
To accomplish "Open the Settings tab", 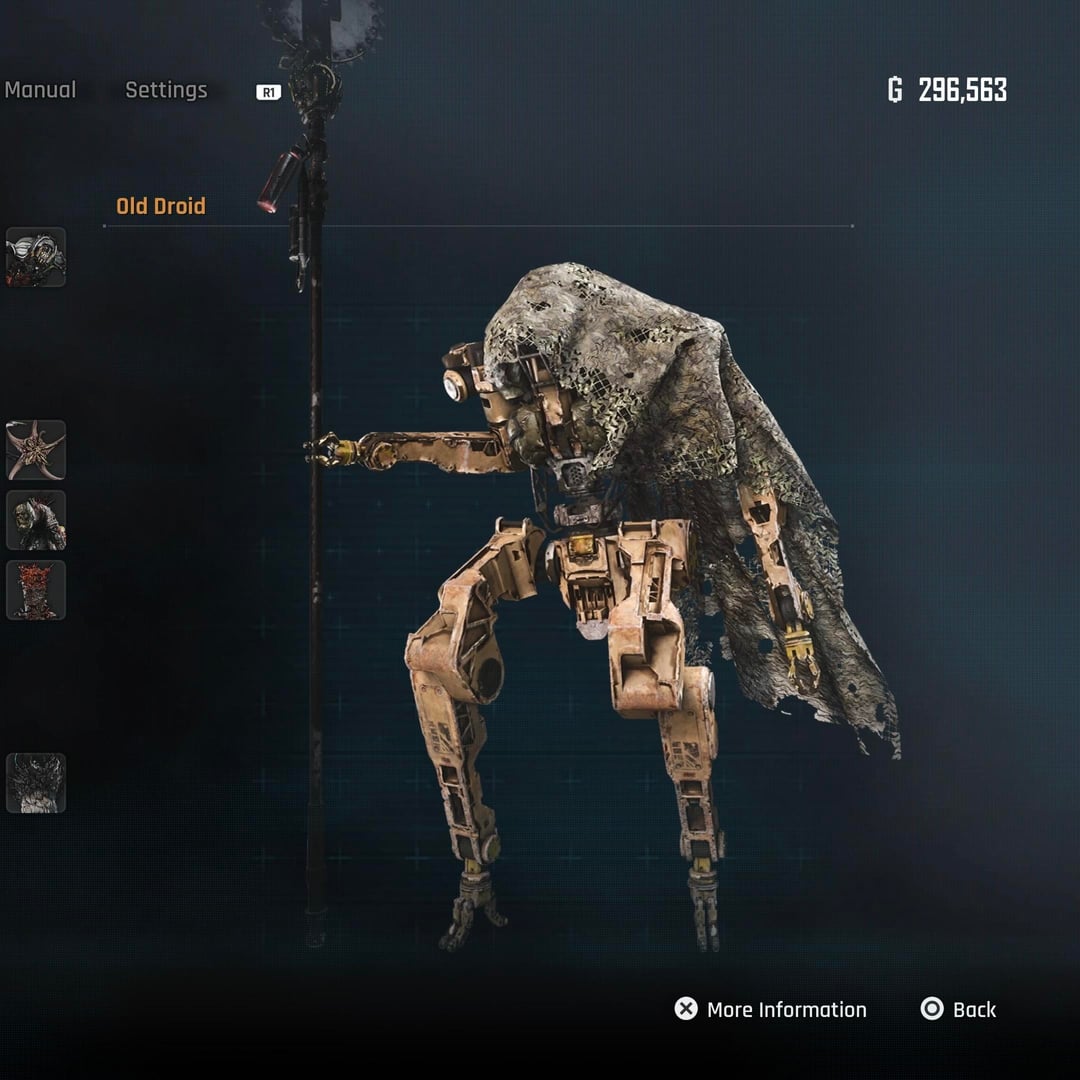I will 166,90.
